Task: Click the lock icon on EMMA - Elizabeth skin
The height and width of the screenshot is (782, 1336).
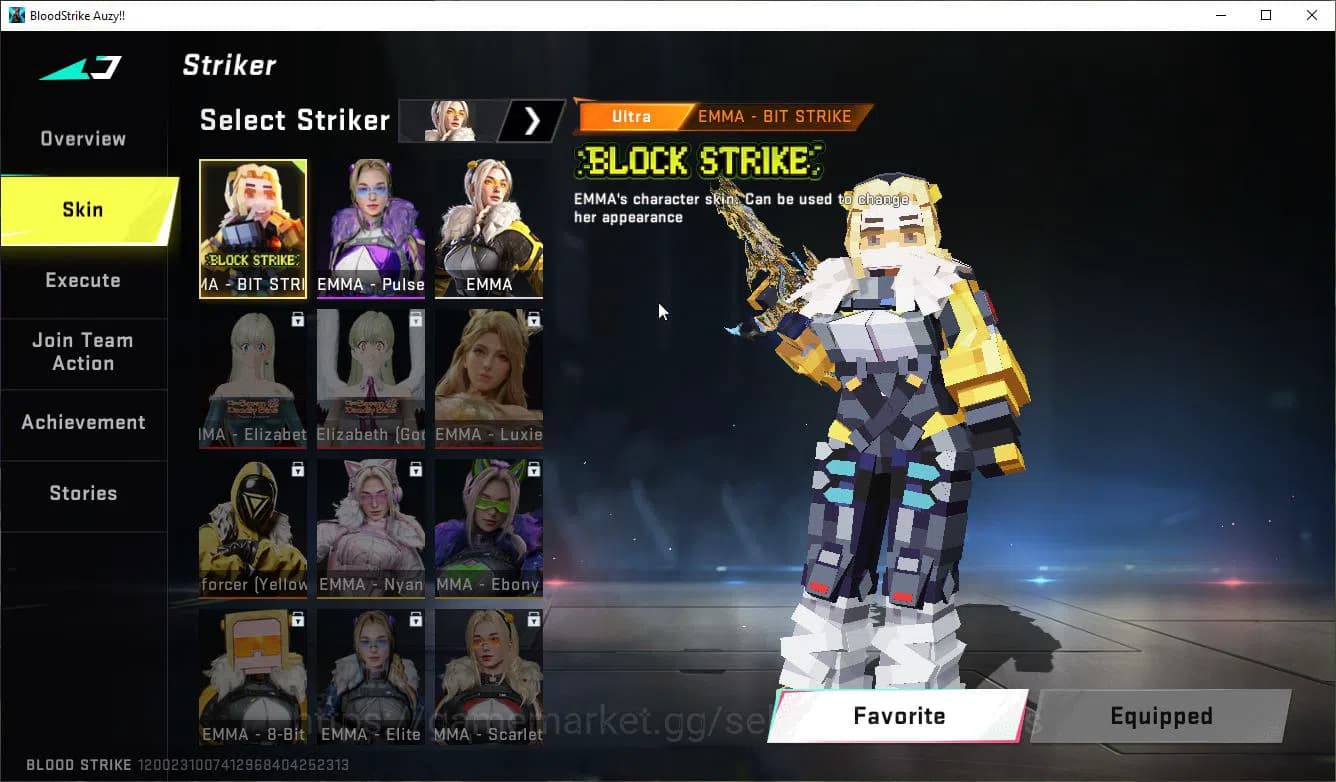Action: pos(297,318)
